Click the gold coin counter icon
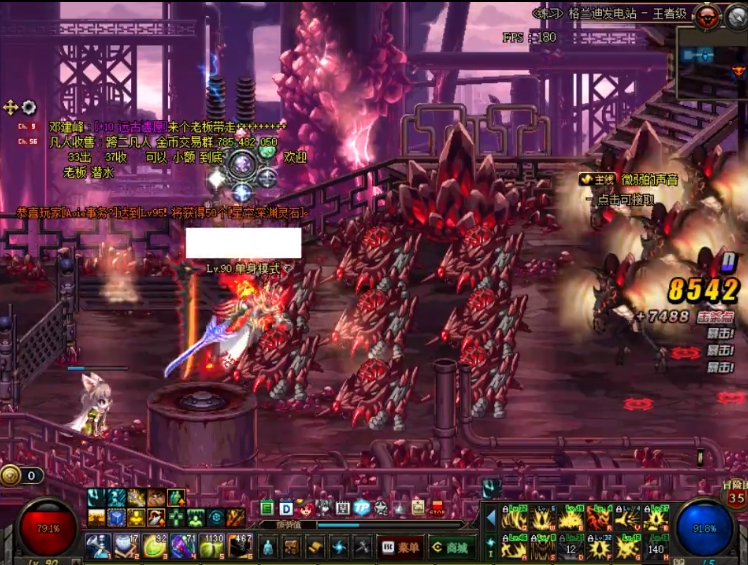The image size is (748, 565). (11, 475)
